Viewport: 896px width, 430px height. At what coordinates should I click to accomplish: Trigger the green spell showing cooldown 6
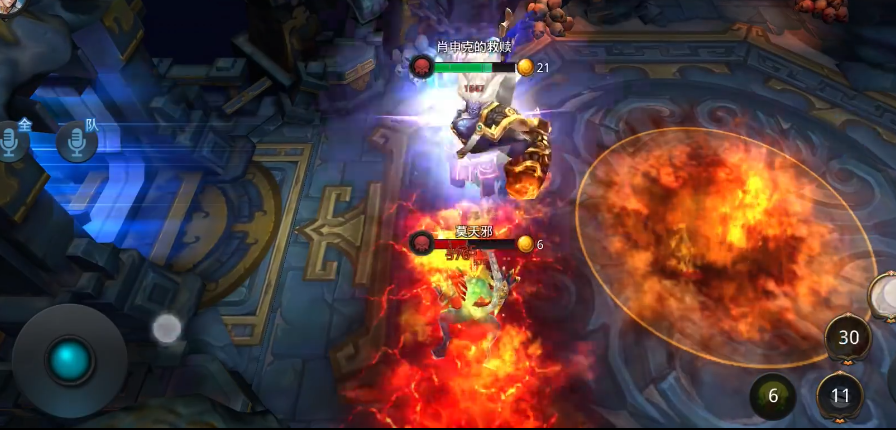(x=773, y=396)
